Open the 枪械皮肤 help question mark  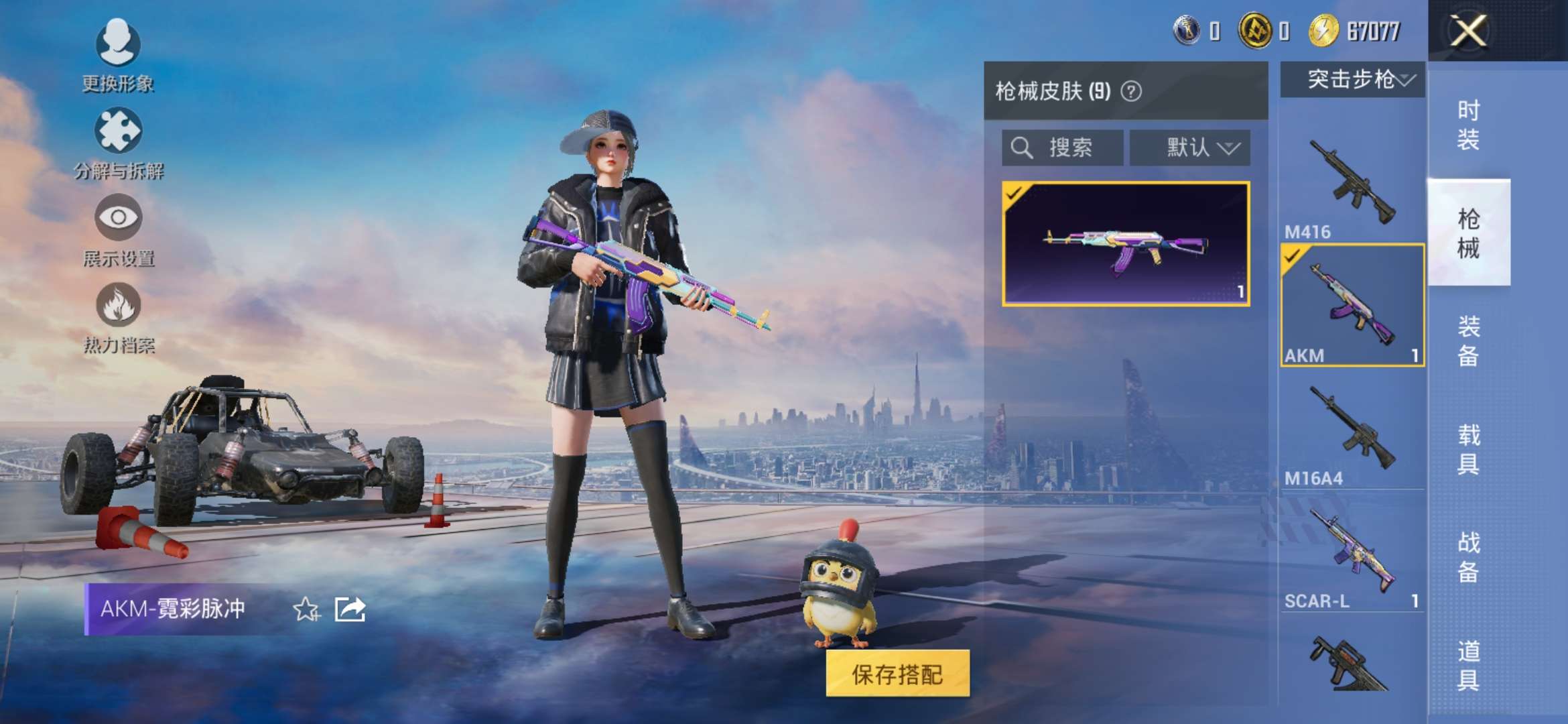click(1131, 91)
